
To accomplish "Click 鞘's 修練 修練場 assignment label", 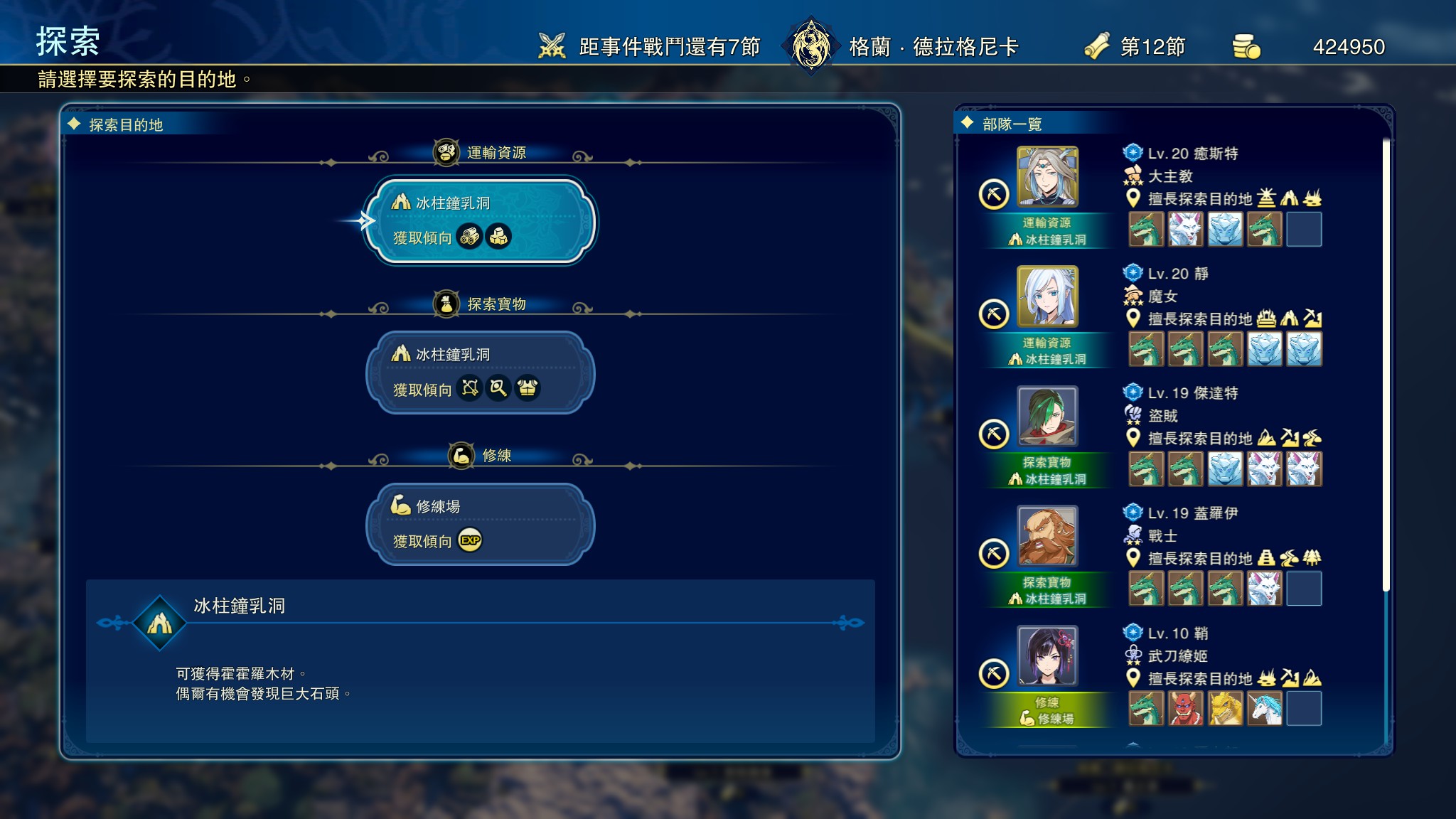I will (x=1047, y=710).
